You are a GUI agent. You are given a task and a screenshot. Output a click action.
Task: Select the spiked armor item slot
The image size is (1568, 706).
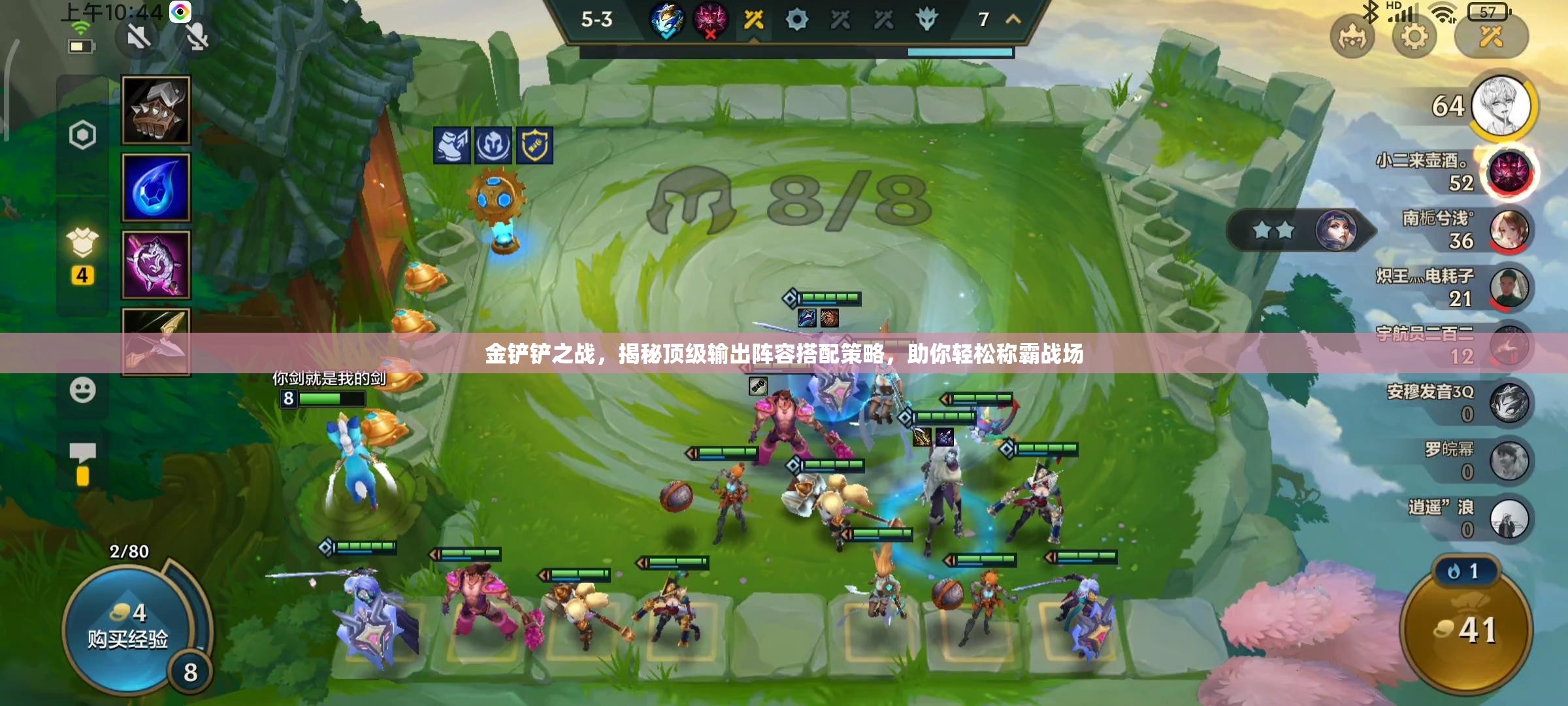click(x=156, y=110)
